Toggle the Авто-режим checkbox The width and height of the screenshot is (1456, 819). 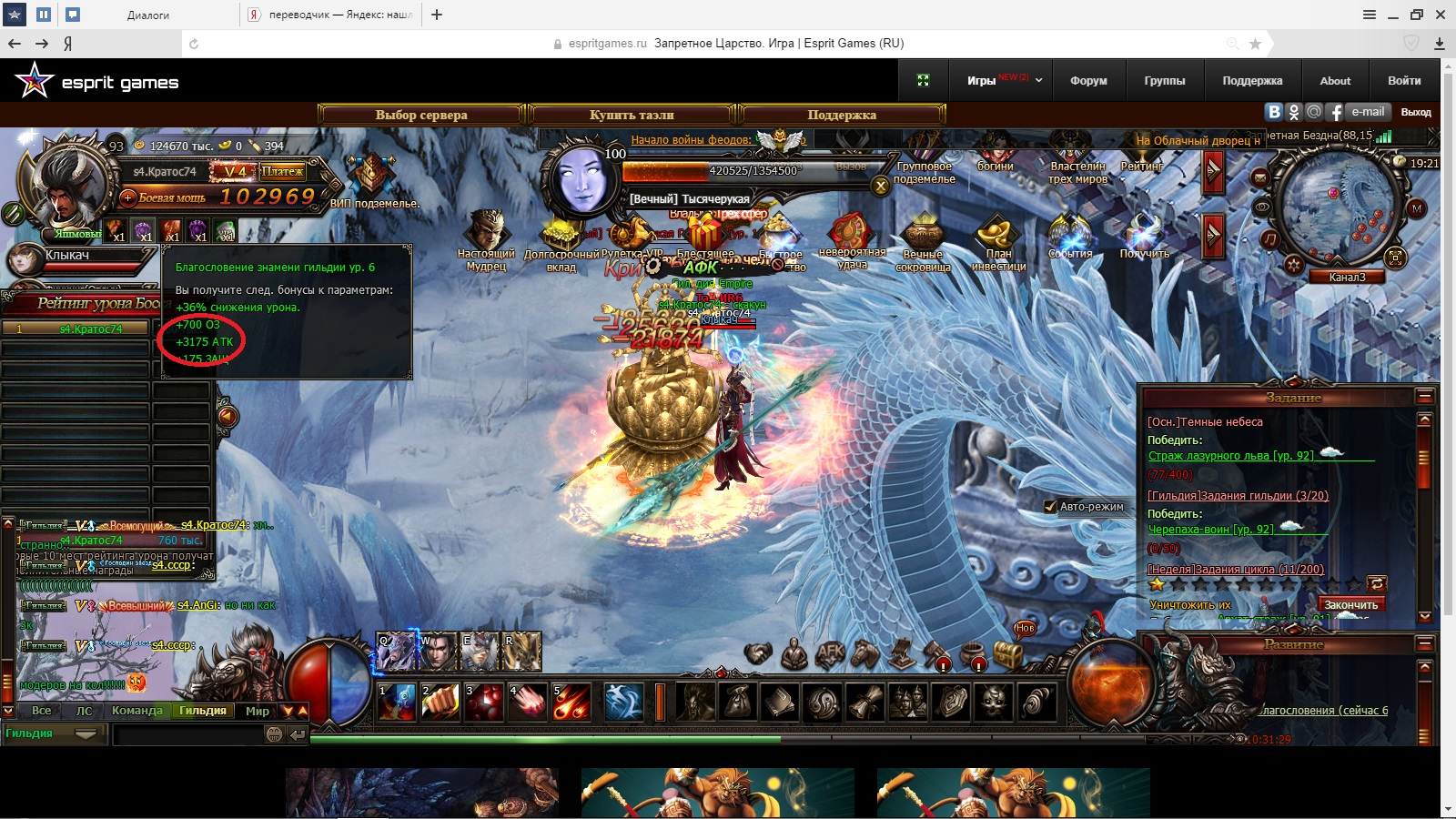pos(1049,507)
